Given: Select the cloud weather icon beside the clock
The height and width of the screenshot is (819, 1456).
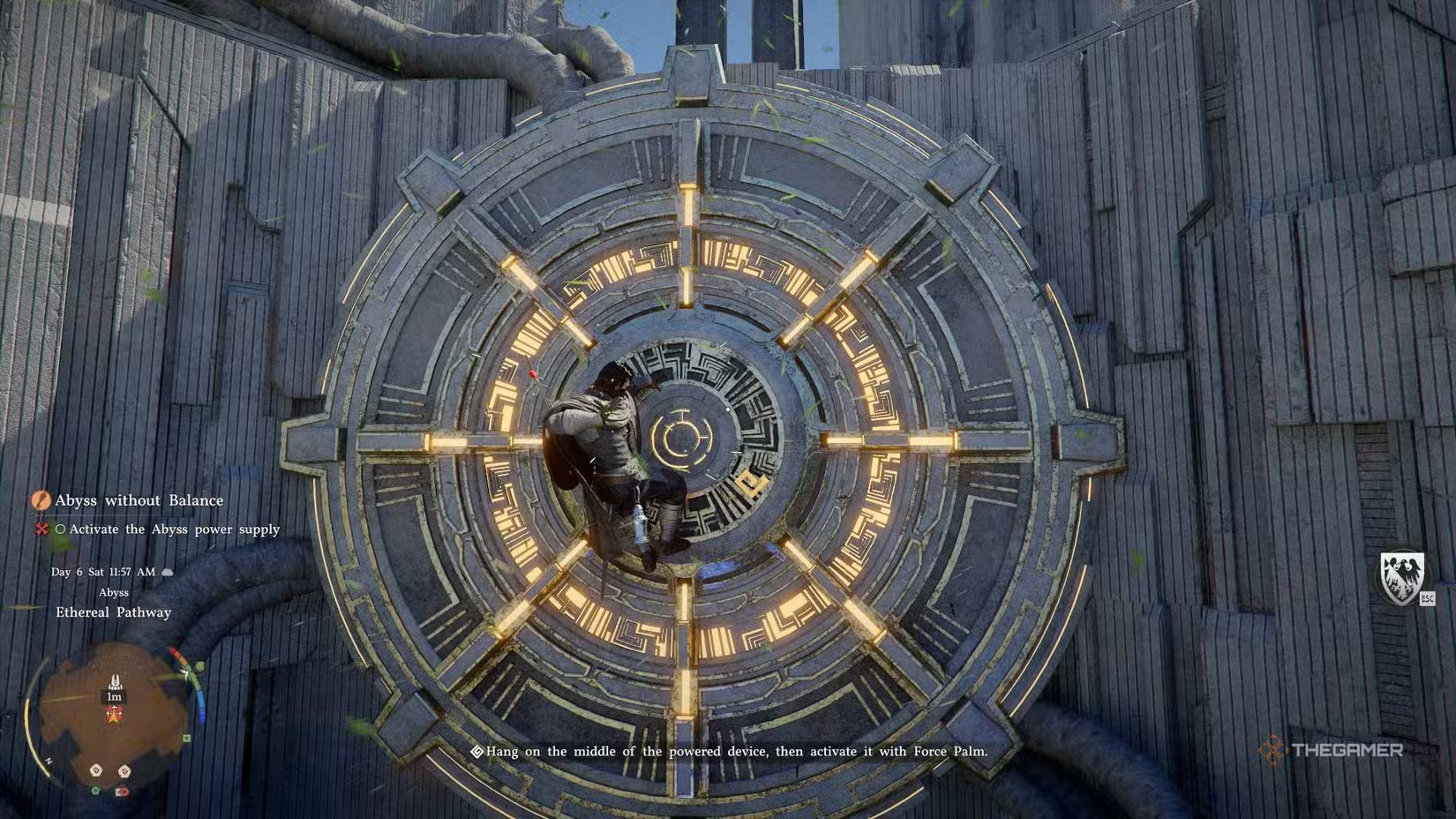Looking at the screenshot, I should pos(167,571).
